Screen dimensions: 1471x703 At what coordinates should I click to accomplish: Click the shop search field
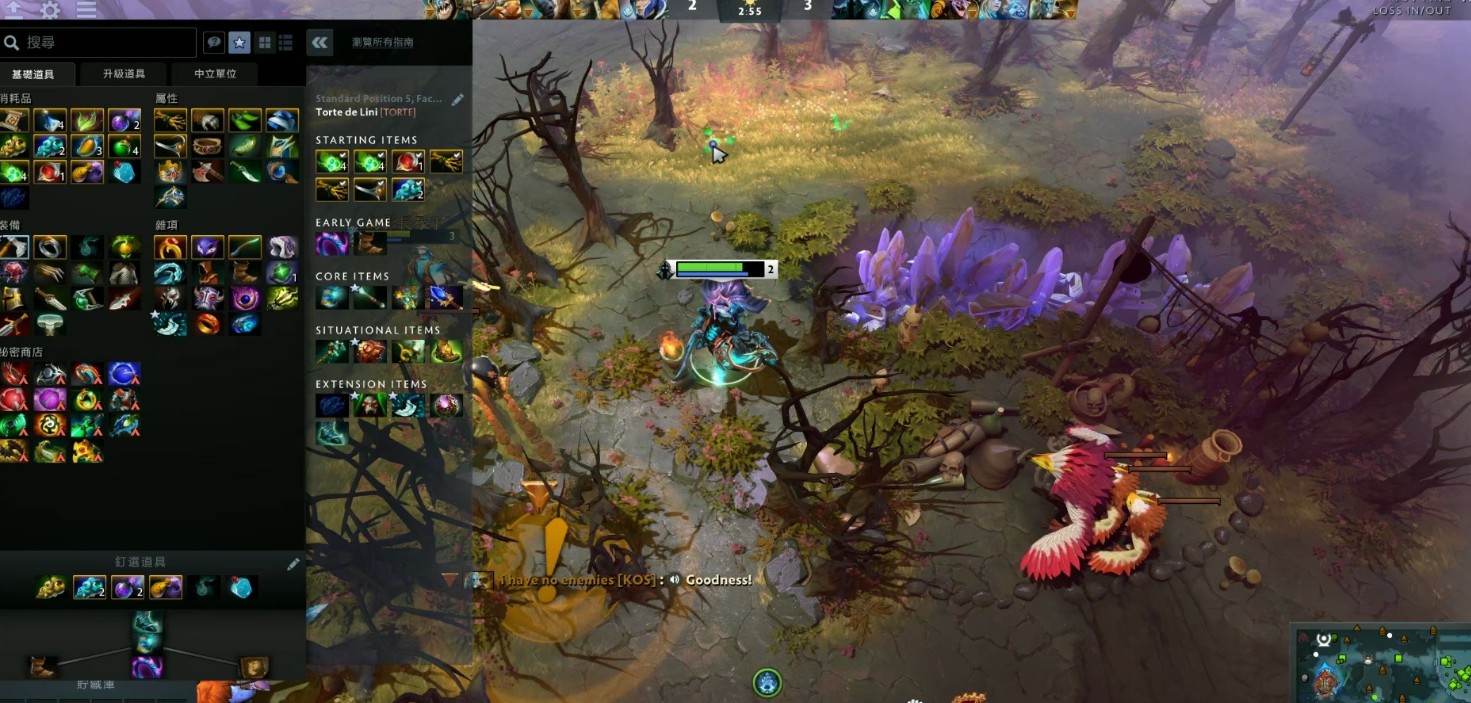click(100, 43)
